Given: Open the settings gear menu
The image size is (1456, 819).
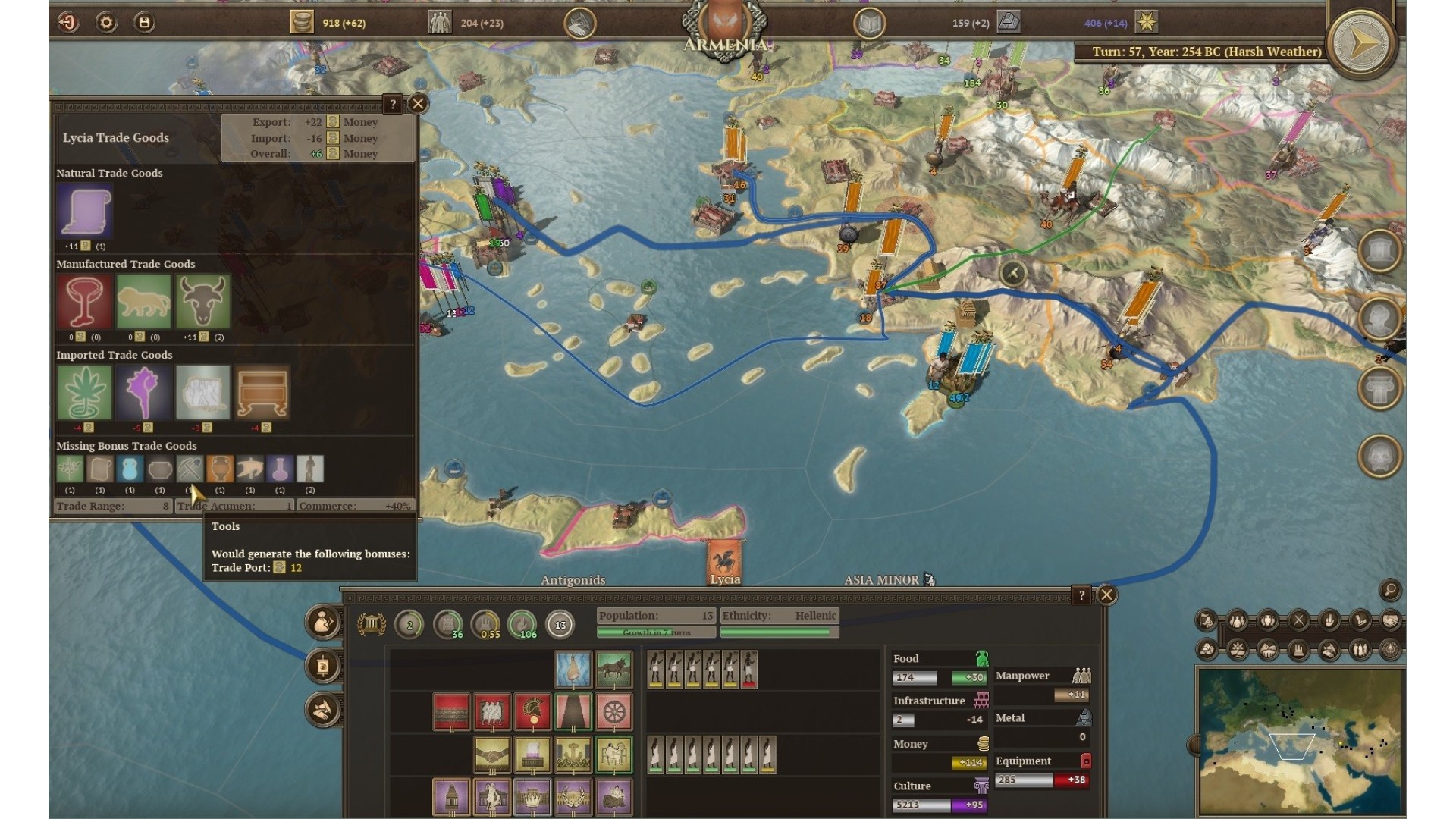Looking at the screenshot, I should pyautogui.click(x=106, y=23).
